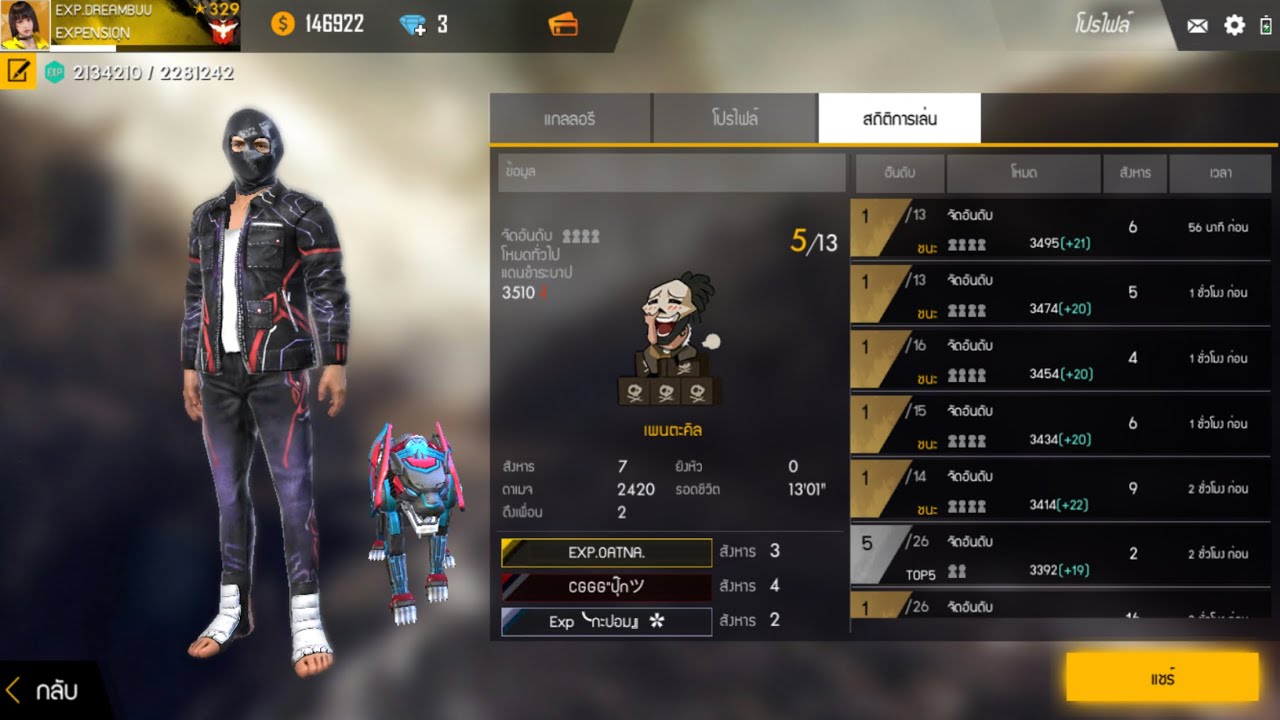Select the สถิติการเล่น tab
Screen dimensions: 1280x720
coord(899,119)
